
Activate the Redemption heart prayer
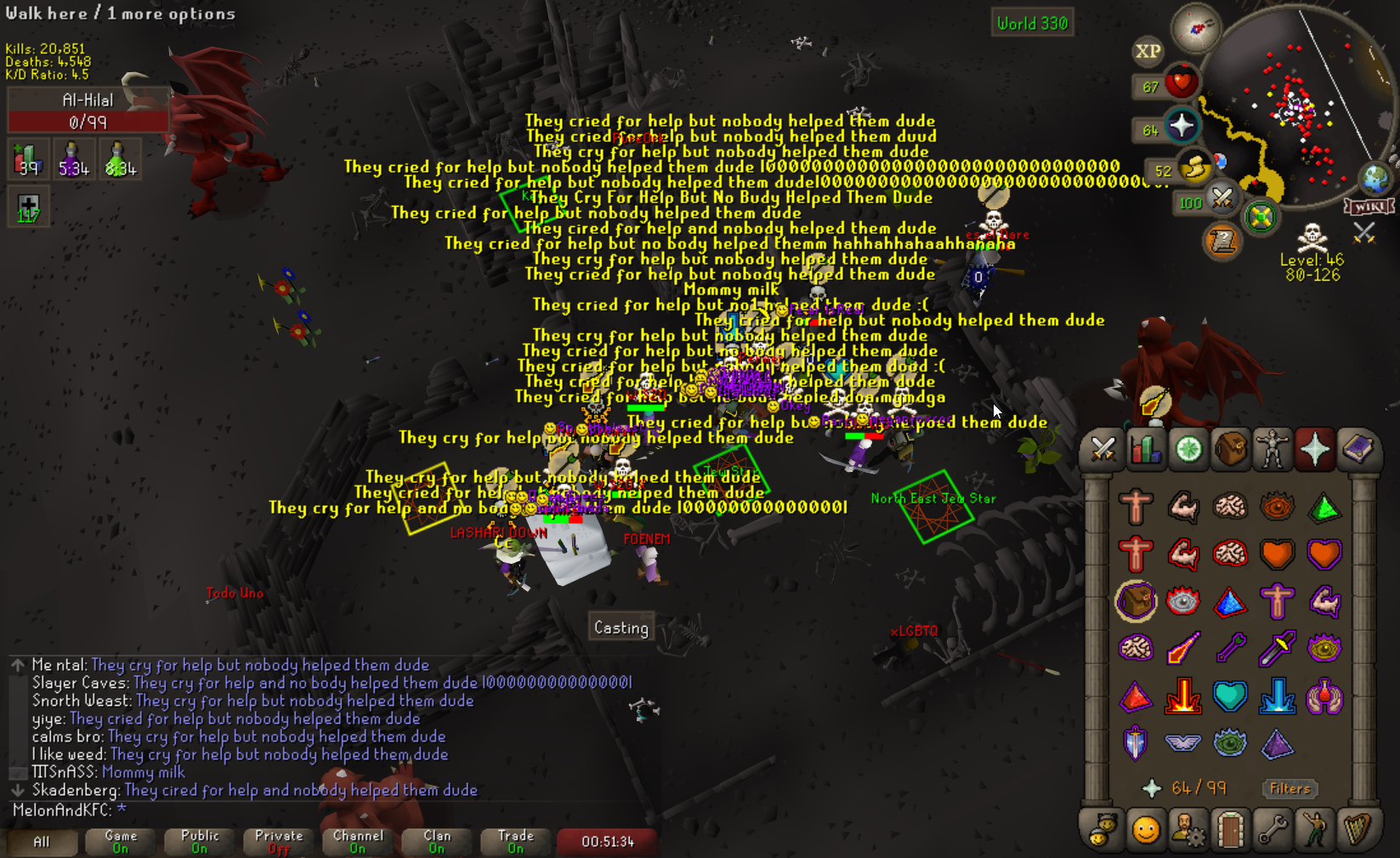point(1230,696)
